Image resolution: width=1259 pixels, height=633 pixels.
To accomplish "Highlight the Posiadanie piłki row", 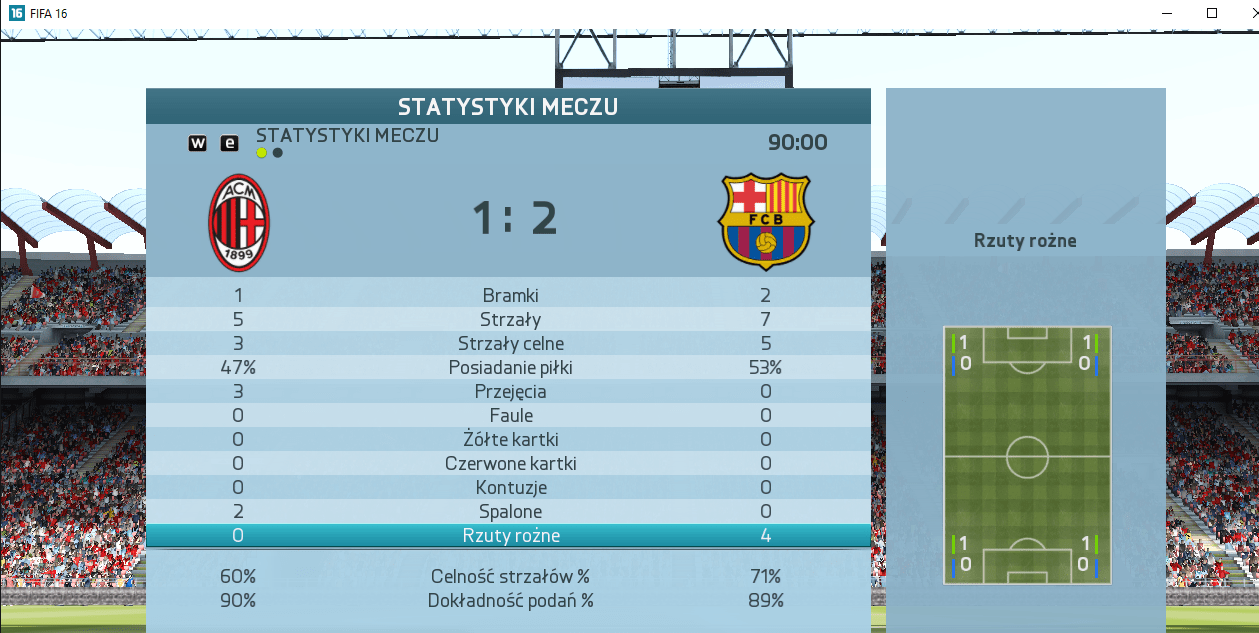I will pos(510,368).
